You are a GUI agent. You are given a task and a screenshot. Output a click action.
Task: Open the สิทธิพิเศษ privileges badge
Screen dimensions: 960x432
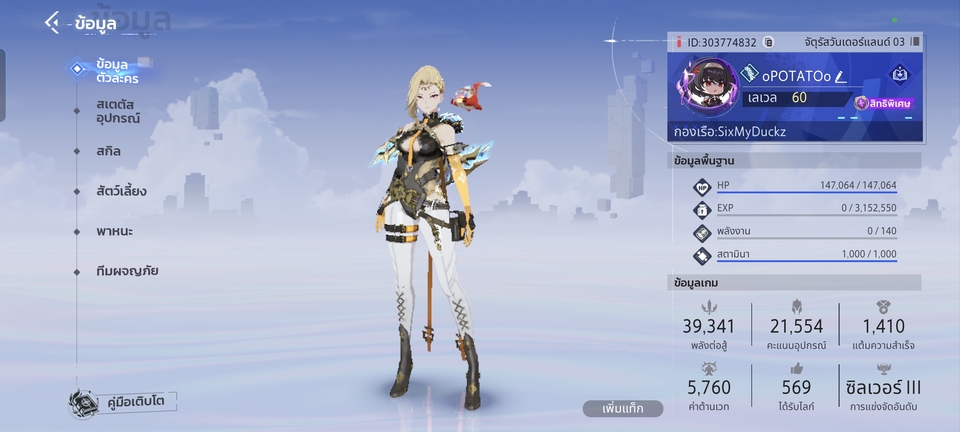pyautogui.click(x=884, y=102)
